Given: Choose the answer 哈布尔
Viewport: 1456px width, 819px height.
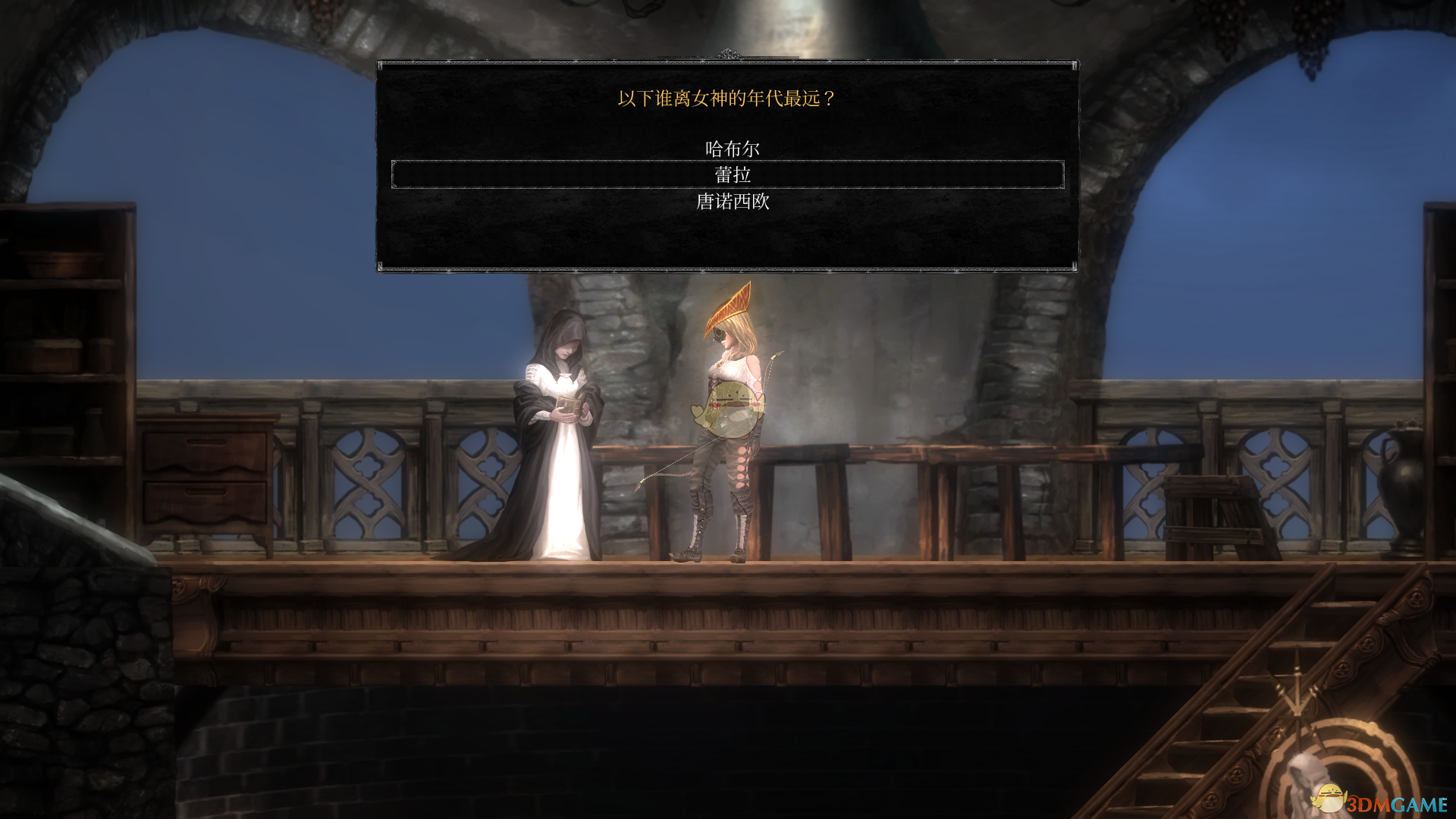Looking at the screenshot, I should point(732,149).
